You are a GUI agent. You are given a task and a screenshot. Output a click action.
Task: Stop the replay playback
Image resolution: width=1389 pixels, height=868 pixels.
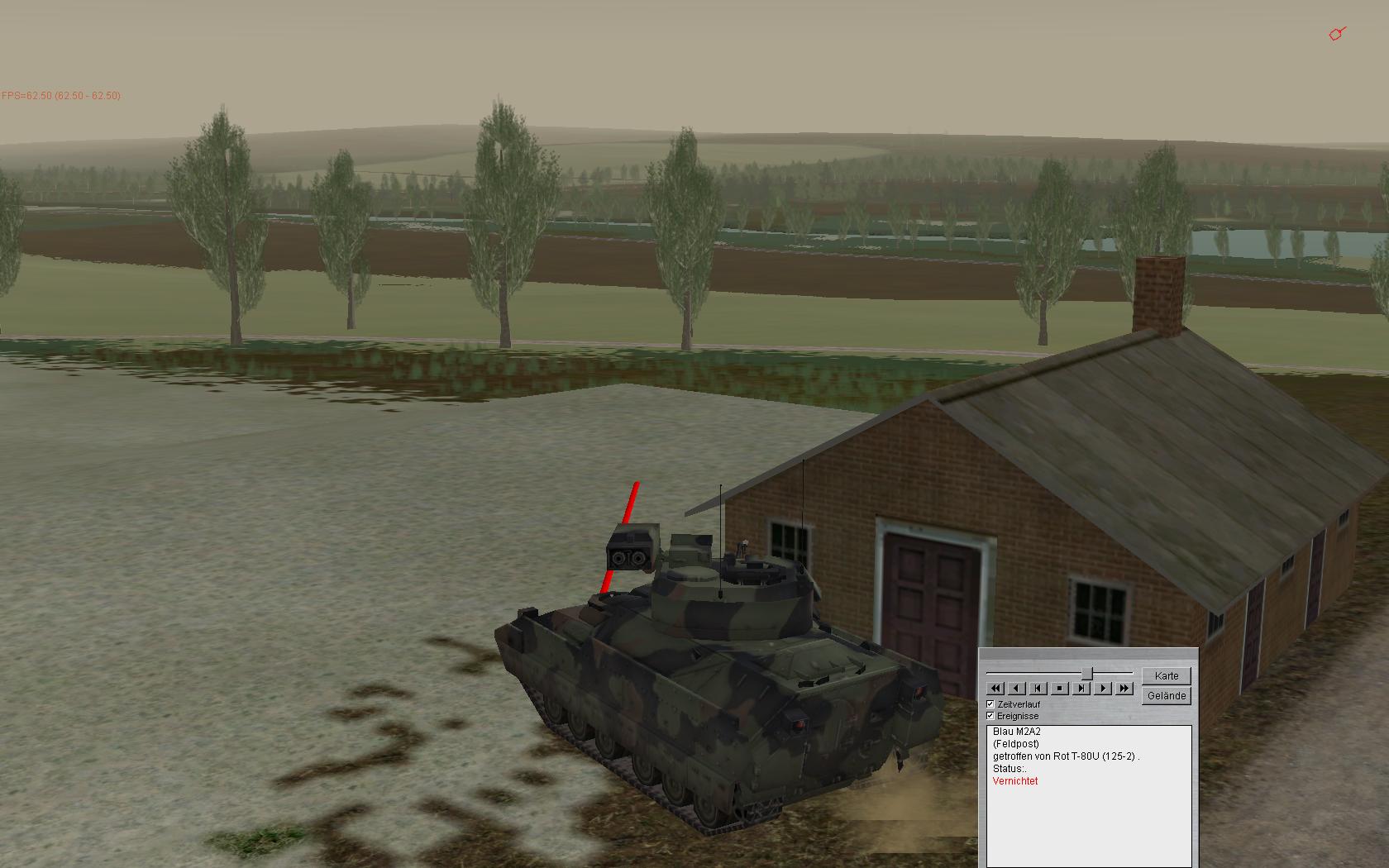pos(1060,688)
